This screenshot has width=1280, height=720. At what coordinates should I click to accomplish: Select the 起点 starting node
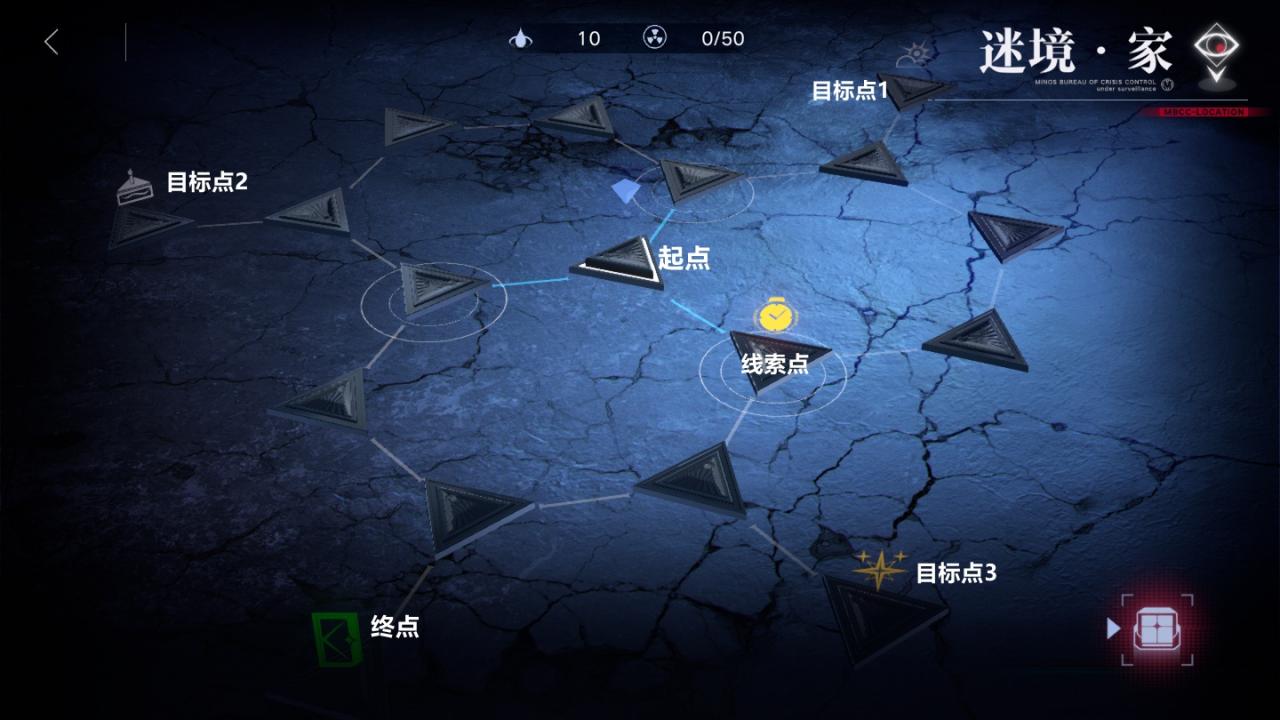[620, 263]
